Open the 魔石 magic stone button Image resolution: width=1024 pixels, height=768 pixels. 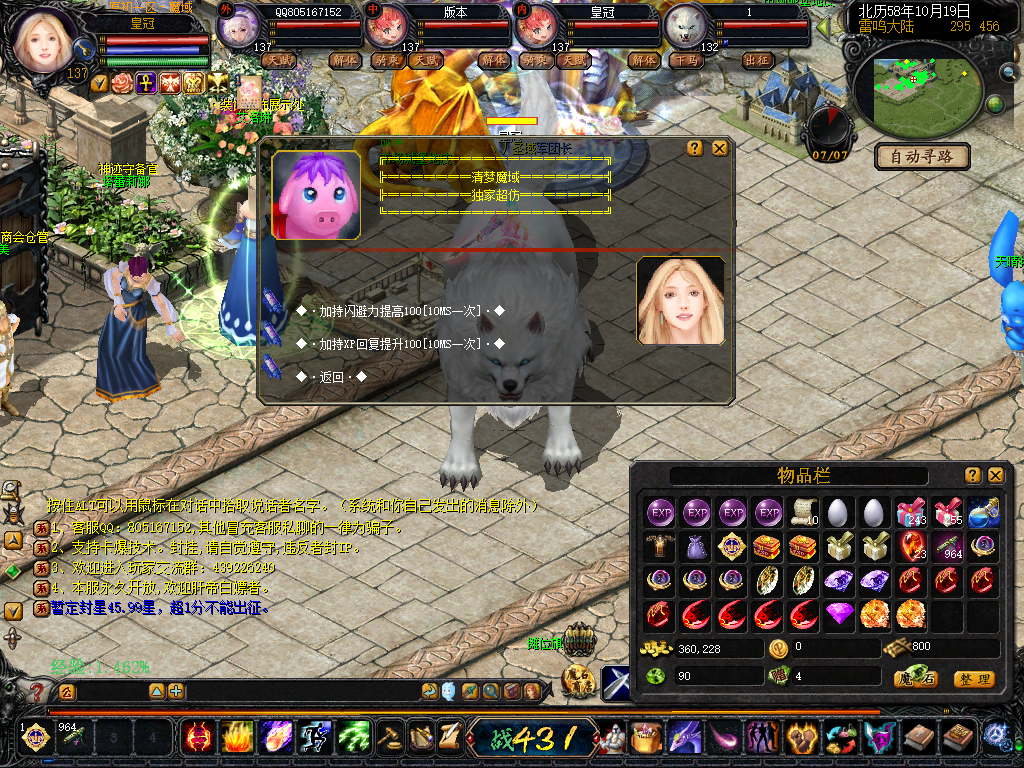(x=915, y=679)
